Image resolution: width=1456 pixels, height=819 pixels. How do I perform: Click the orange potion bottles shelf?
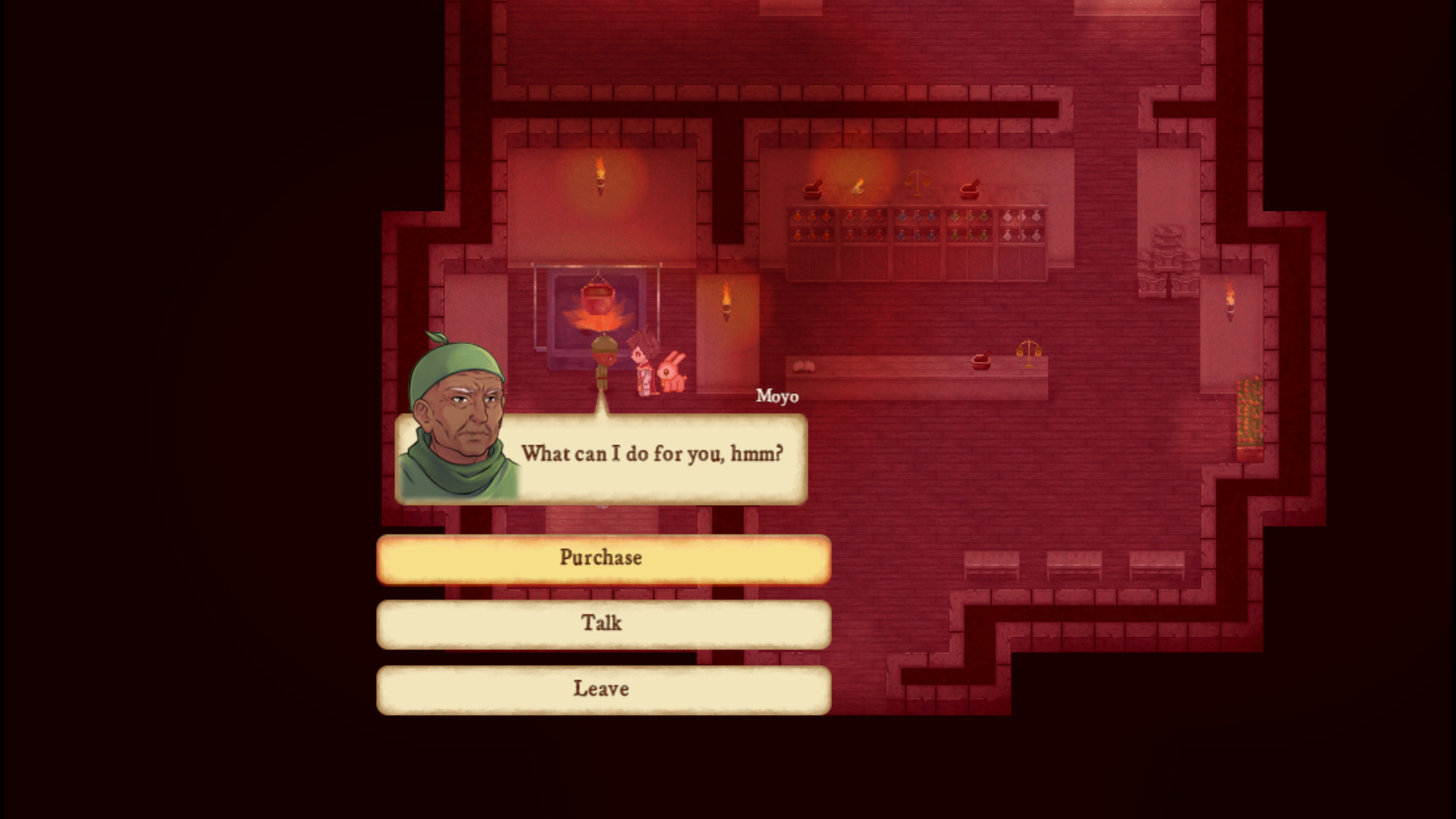811,227
